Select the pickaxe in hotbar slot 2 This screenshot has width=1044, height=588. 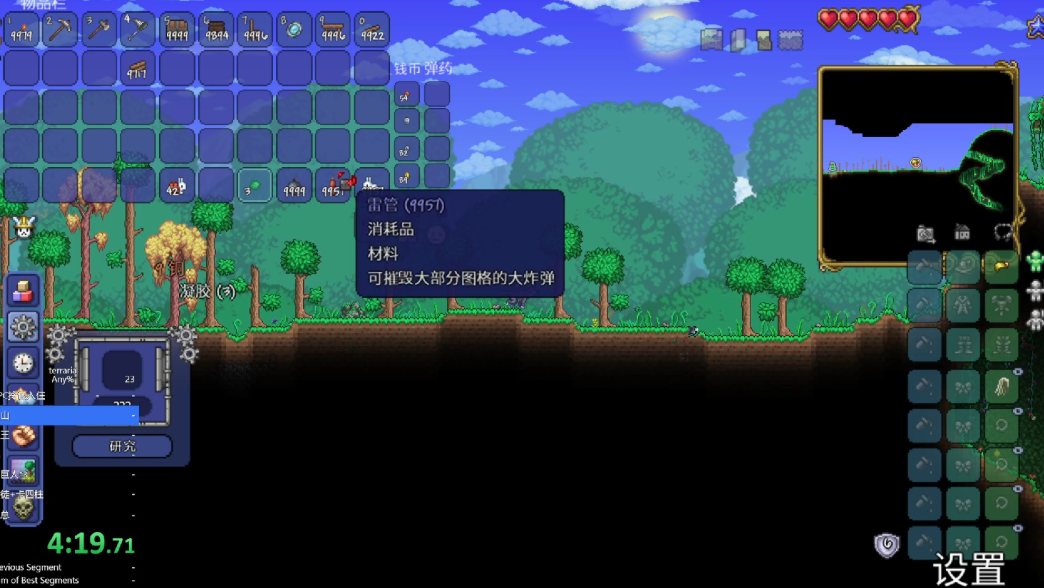60,30
